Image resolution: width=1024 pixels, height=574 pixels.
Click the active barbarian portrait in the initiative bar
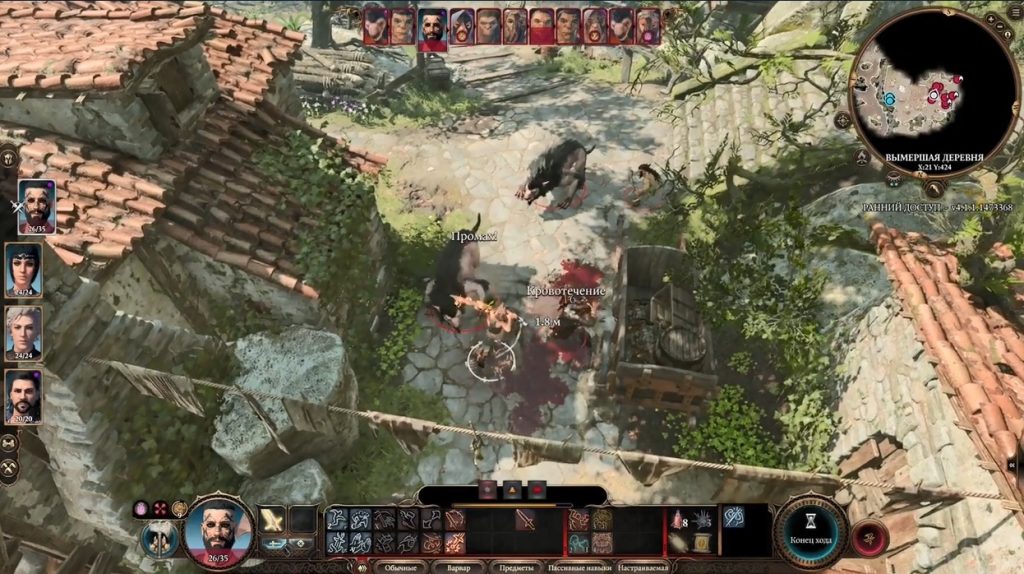coord(432,28)
